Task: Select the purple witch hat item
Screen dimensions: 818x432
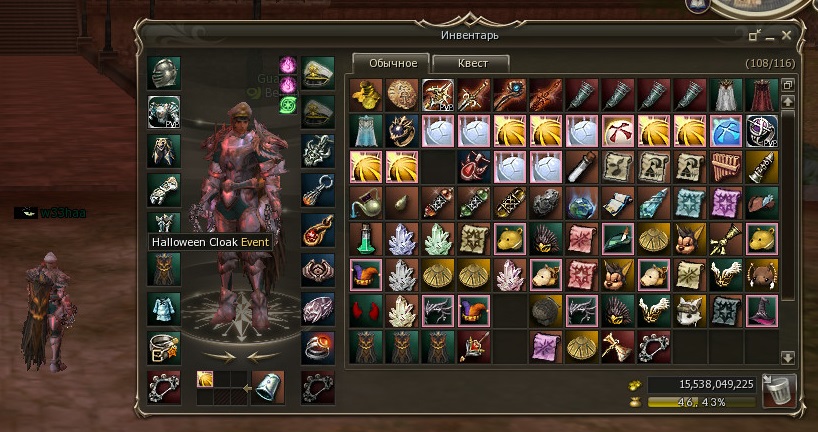Action: coord(760,310)
